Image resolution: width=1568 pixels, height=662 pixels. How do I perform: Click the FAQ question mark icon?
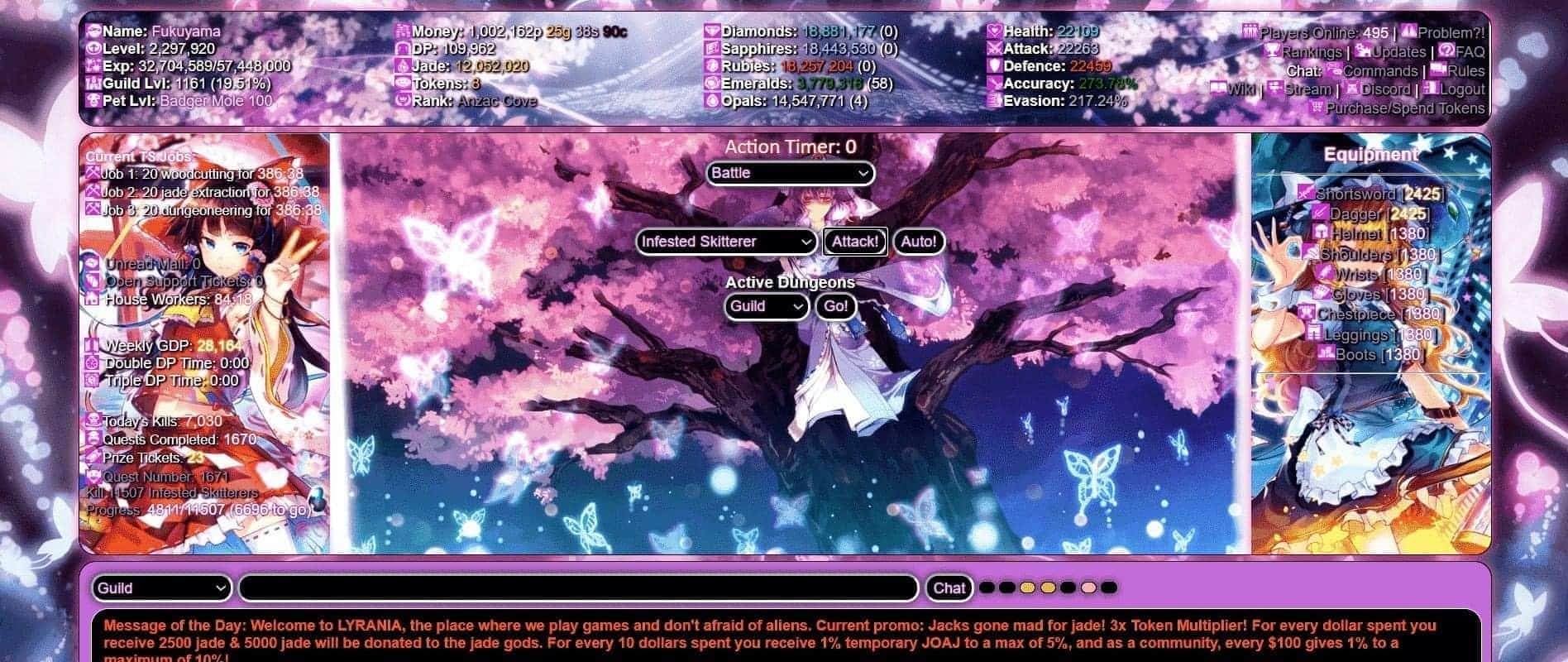pyautogui.click(x=1446, y=50)
